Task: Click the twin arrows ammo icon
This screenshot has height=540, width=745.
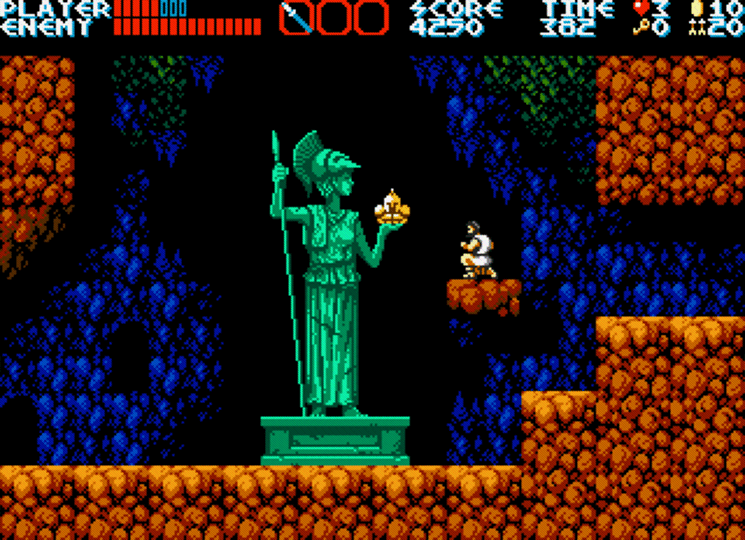Action: coord(697,27)
